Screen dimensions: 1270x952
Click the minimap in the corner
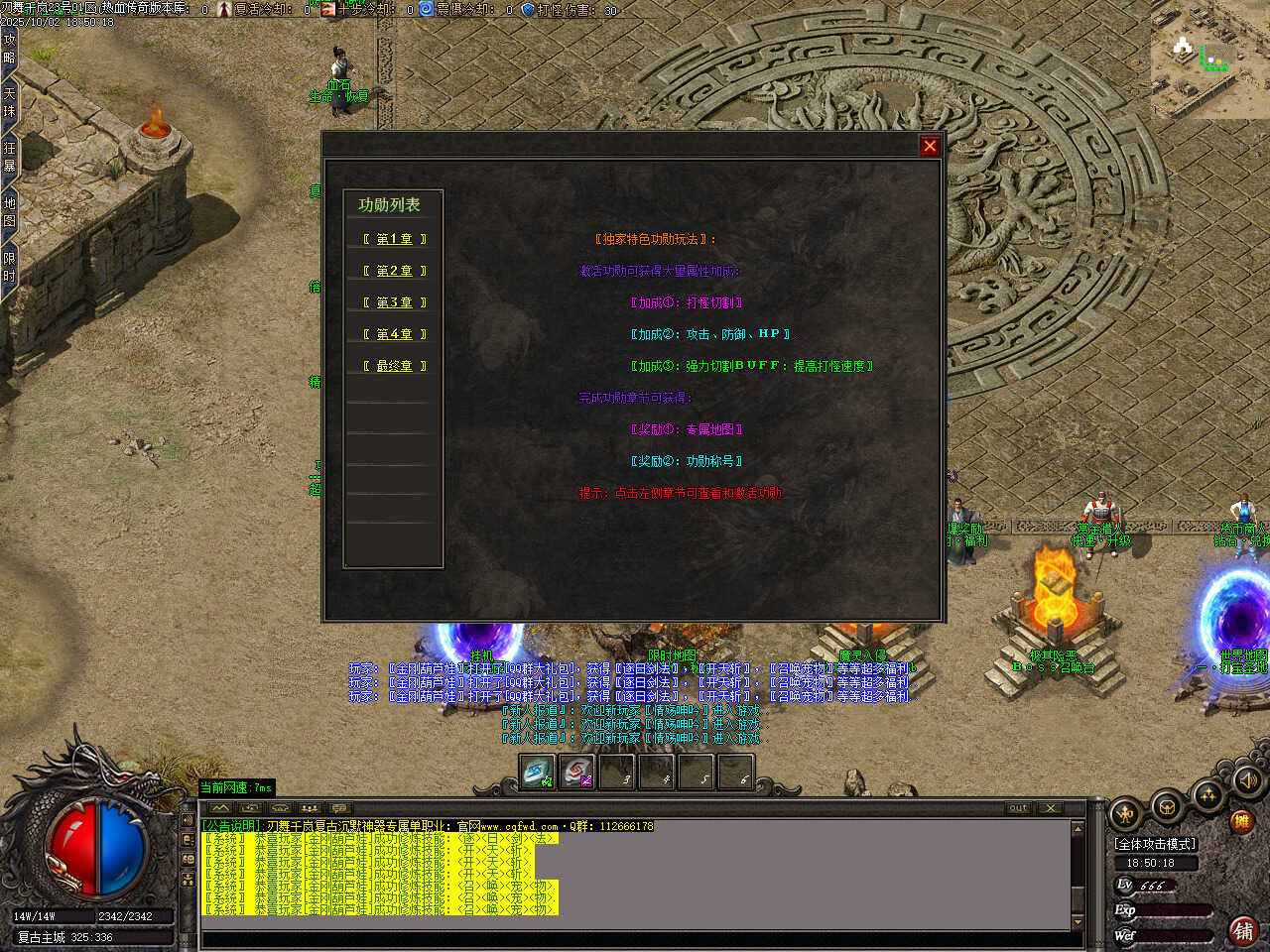[1209, 59]
